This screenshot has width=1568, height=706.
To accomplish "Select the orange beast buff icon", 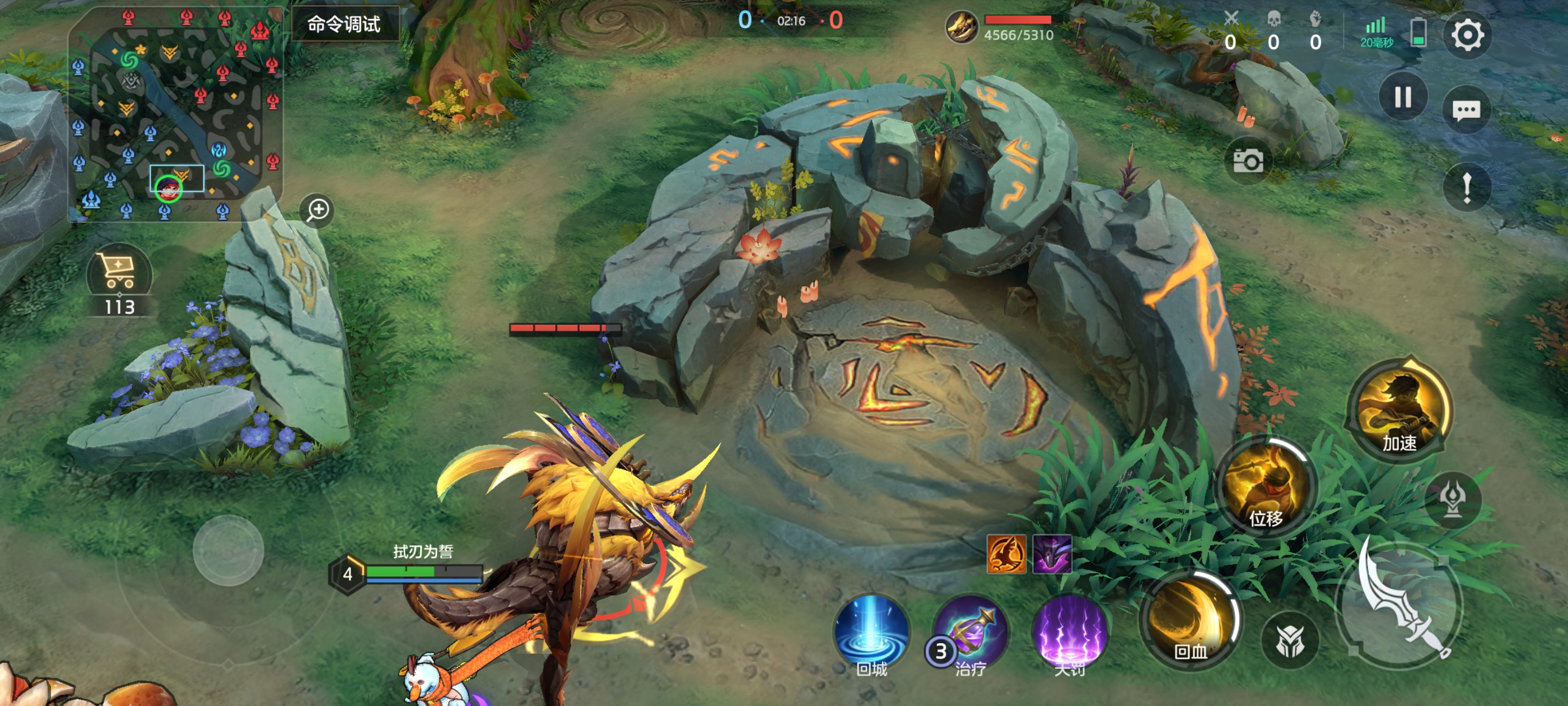I will click(x=1006, y=554).
